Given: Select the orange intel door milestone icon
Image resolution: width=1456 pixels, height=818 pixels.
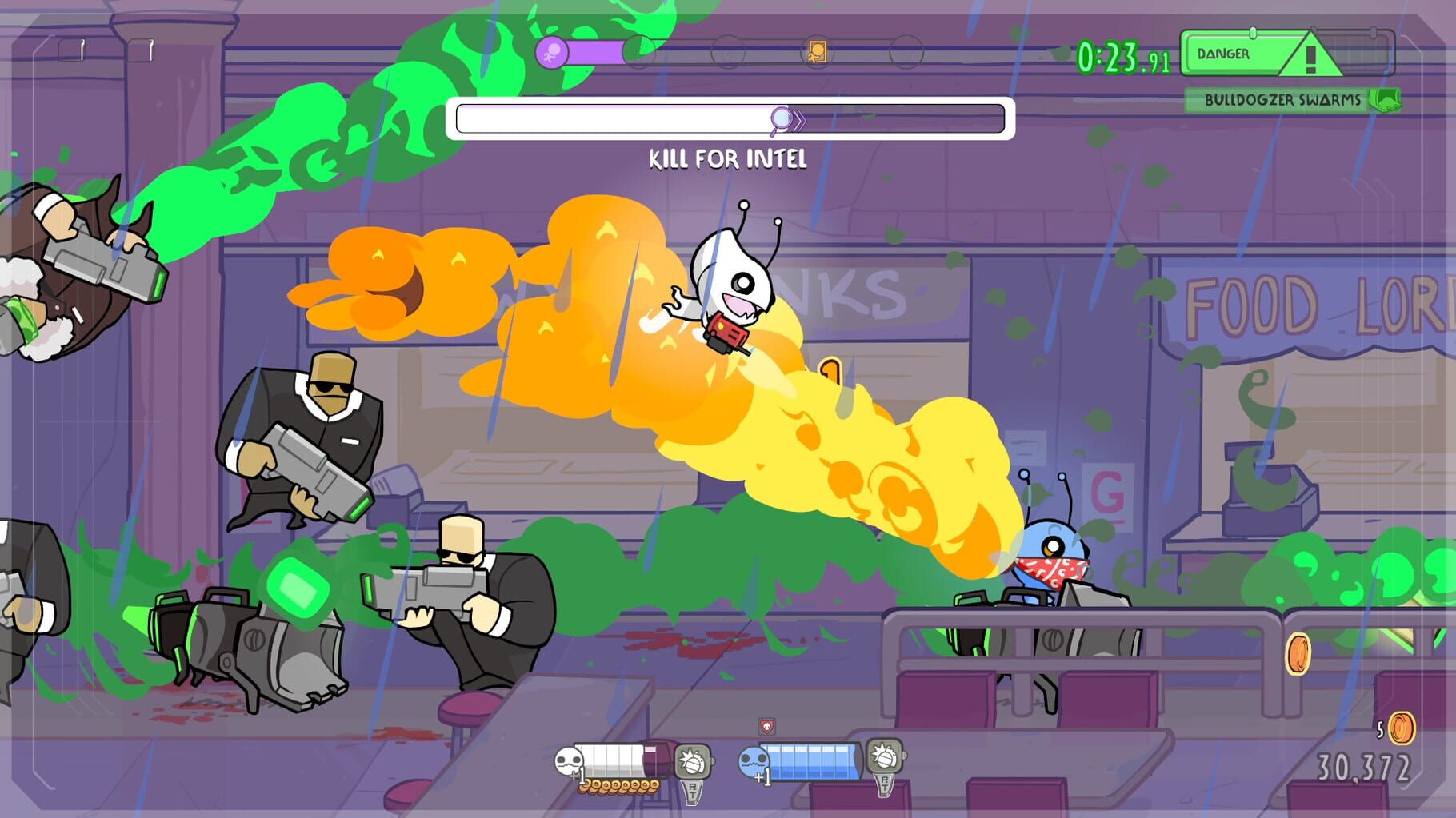Looking at the screenshot, I should click(x=816, y=50).
